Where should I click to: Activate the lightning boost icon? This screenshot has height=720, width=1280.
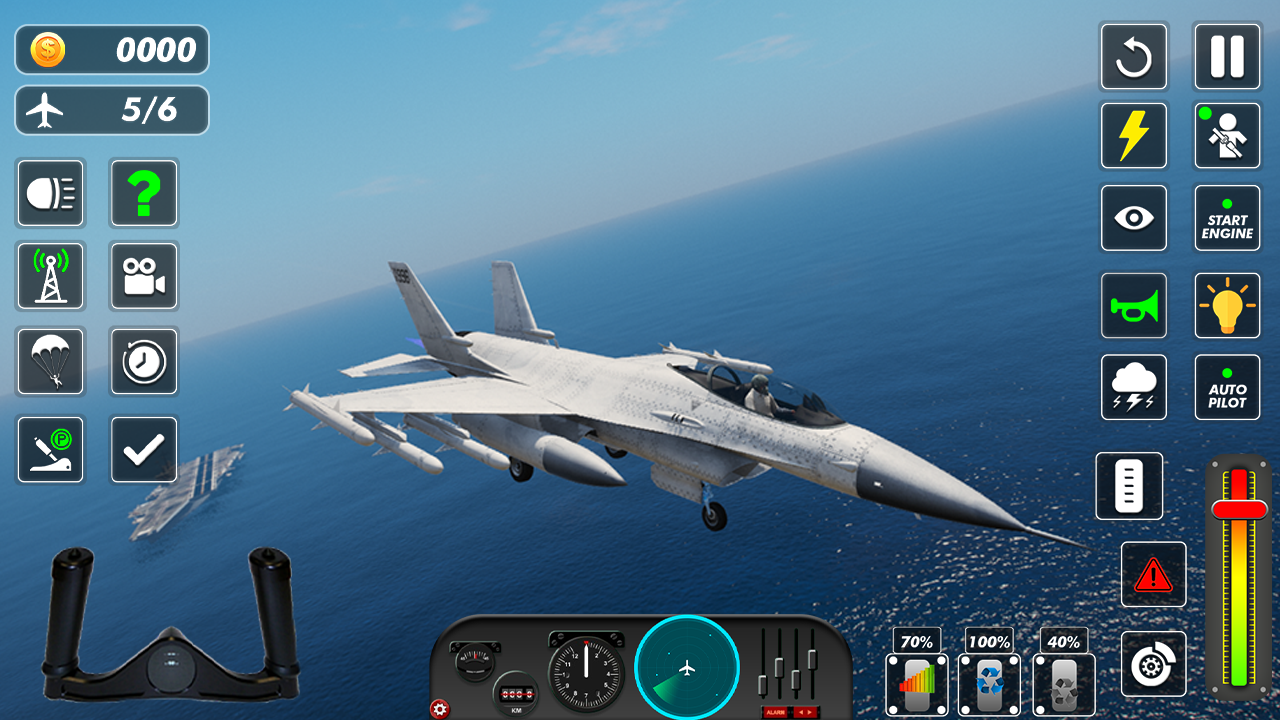tap(1134, 135)
